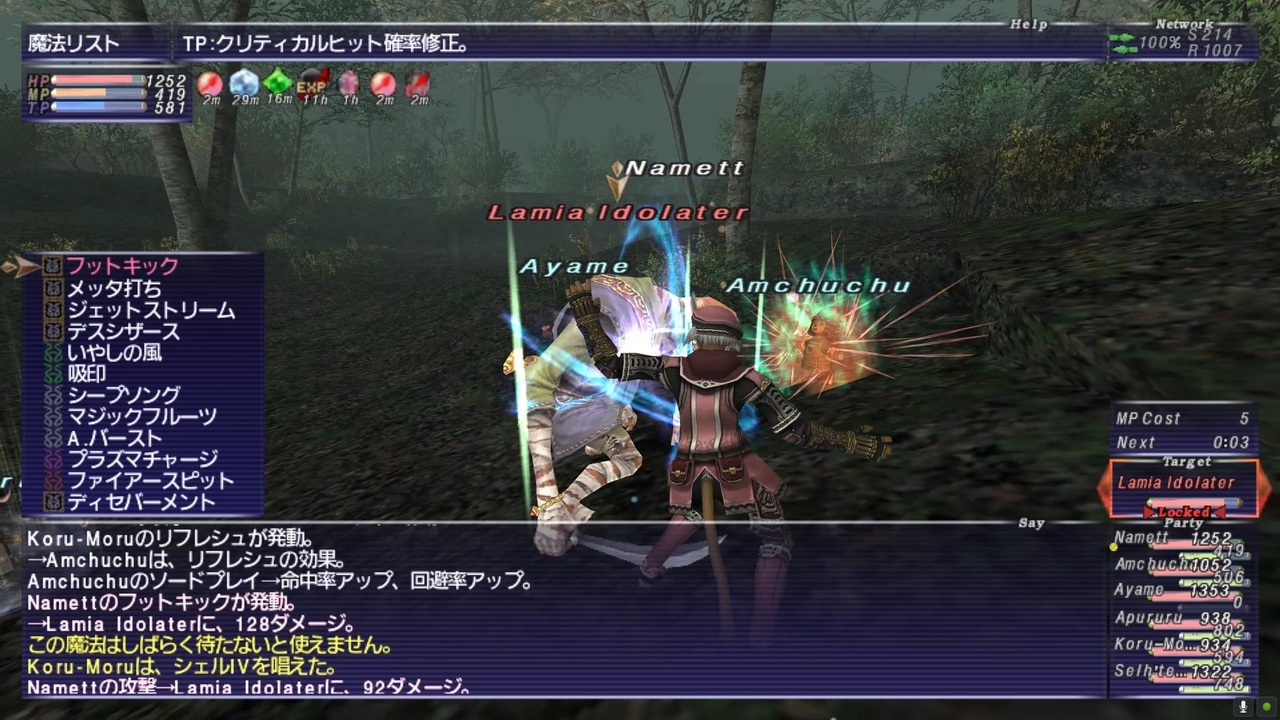Screen dimensions: 1280x720
Task: Toggle the Locked target lock indicator
Action: tap(1184, 510)
